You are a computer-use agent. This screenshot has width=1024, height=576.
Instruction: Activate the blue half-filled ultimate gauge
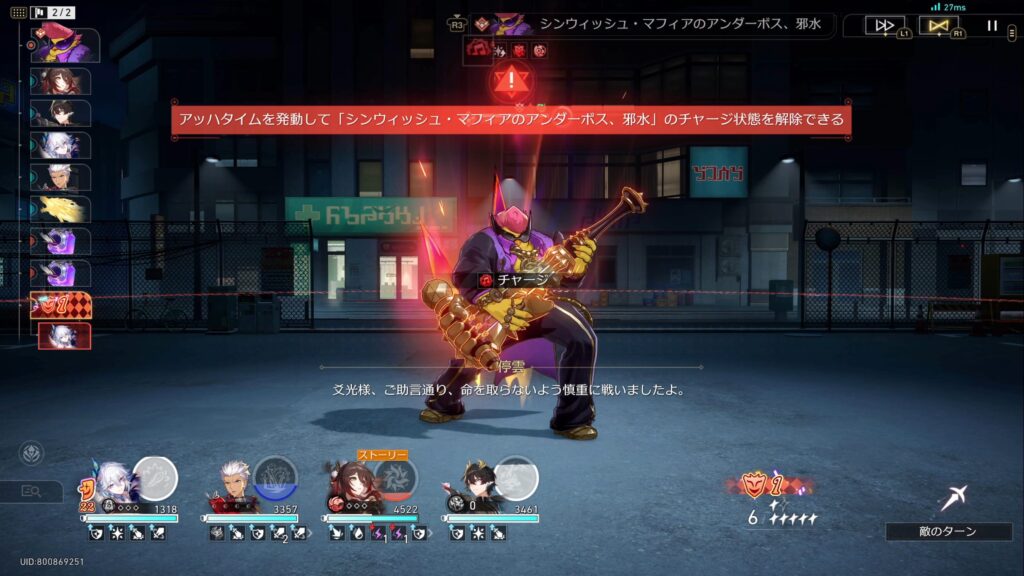275,477
